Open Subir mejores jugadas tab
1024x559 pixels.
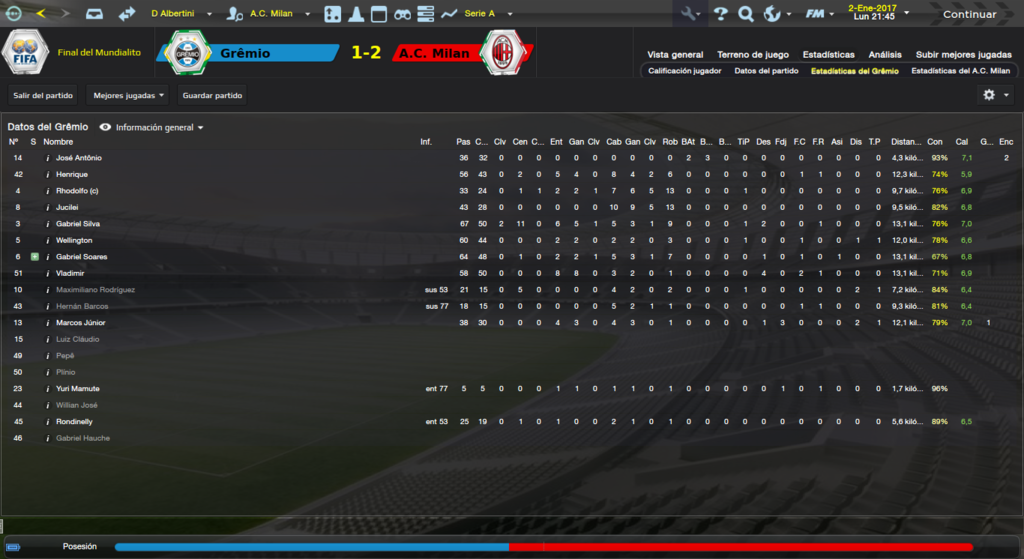(963, 55)
